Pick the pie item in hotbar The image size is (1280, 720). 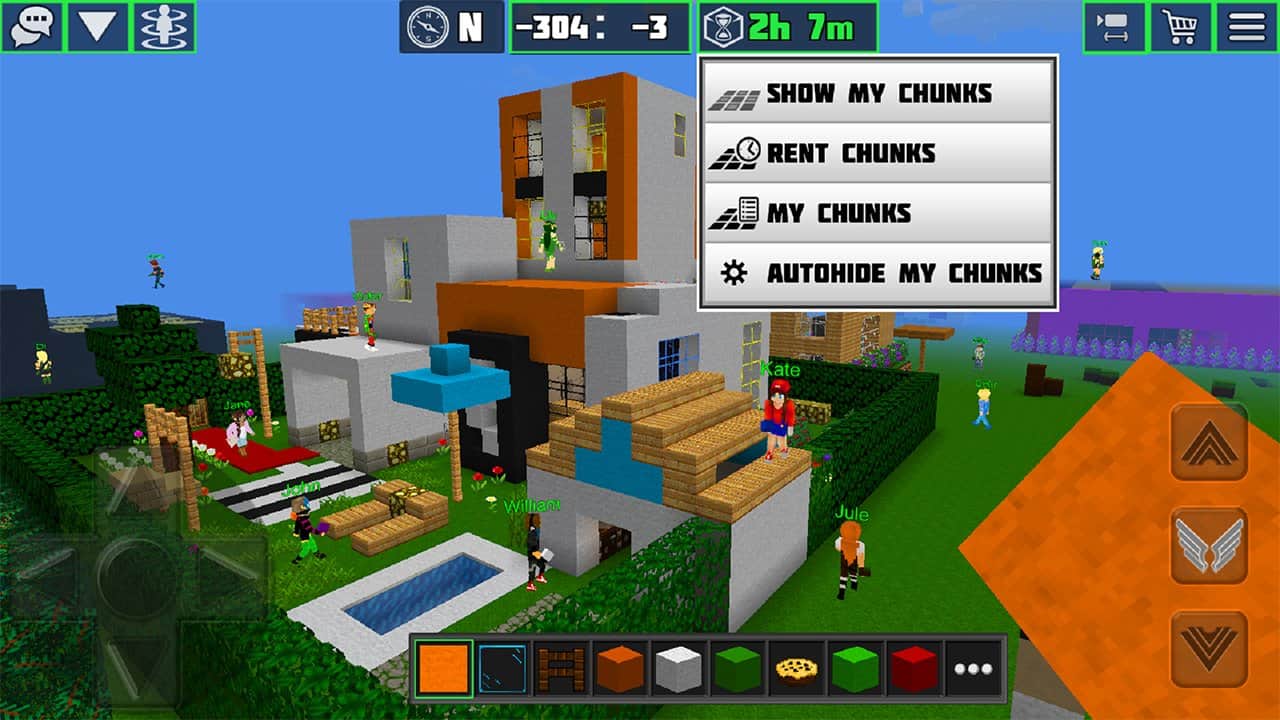797,668
